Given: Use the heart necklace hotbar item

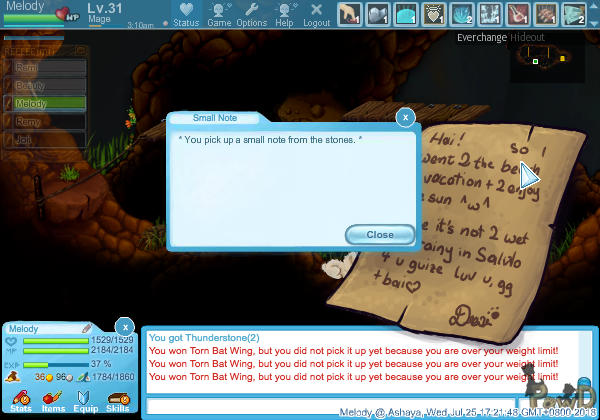Looking at the screenshot, I should click(434, 13).
